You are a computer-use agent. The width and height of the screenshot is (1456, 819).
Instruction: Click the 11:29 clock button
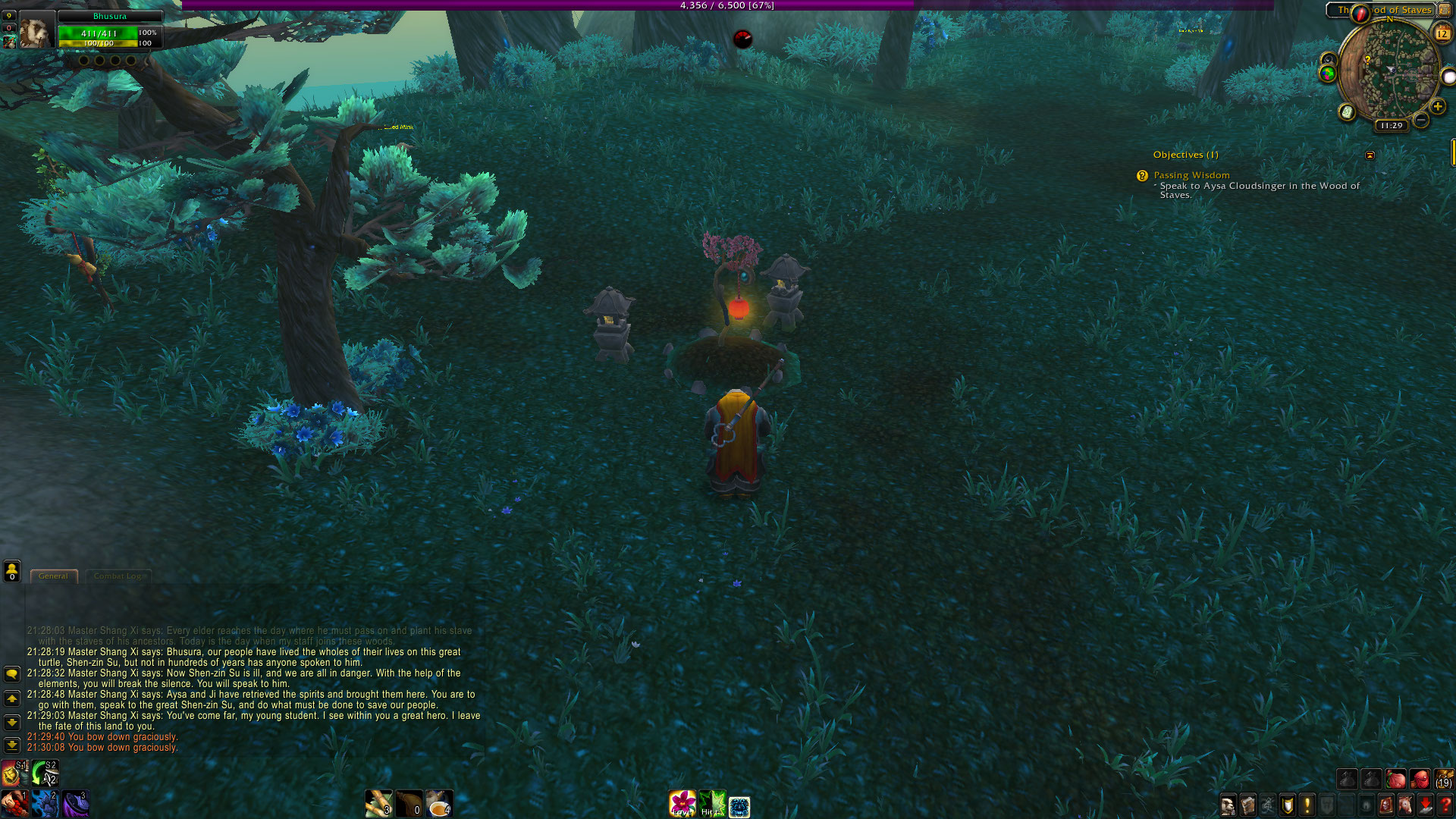pos(1392,125)
